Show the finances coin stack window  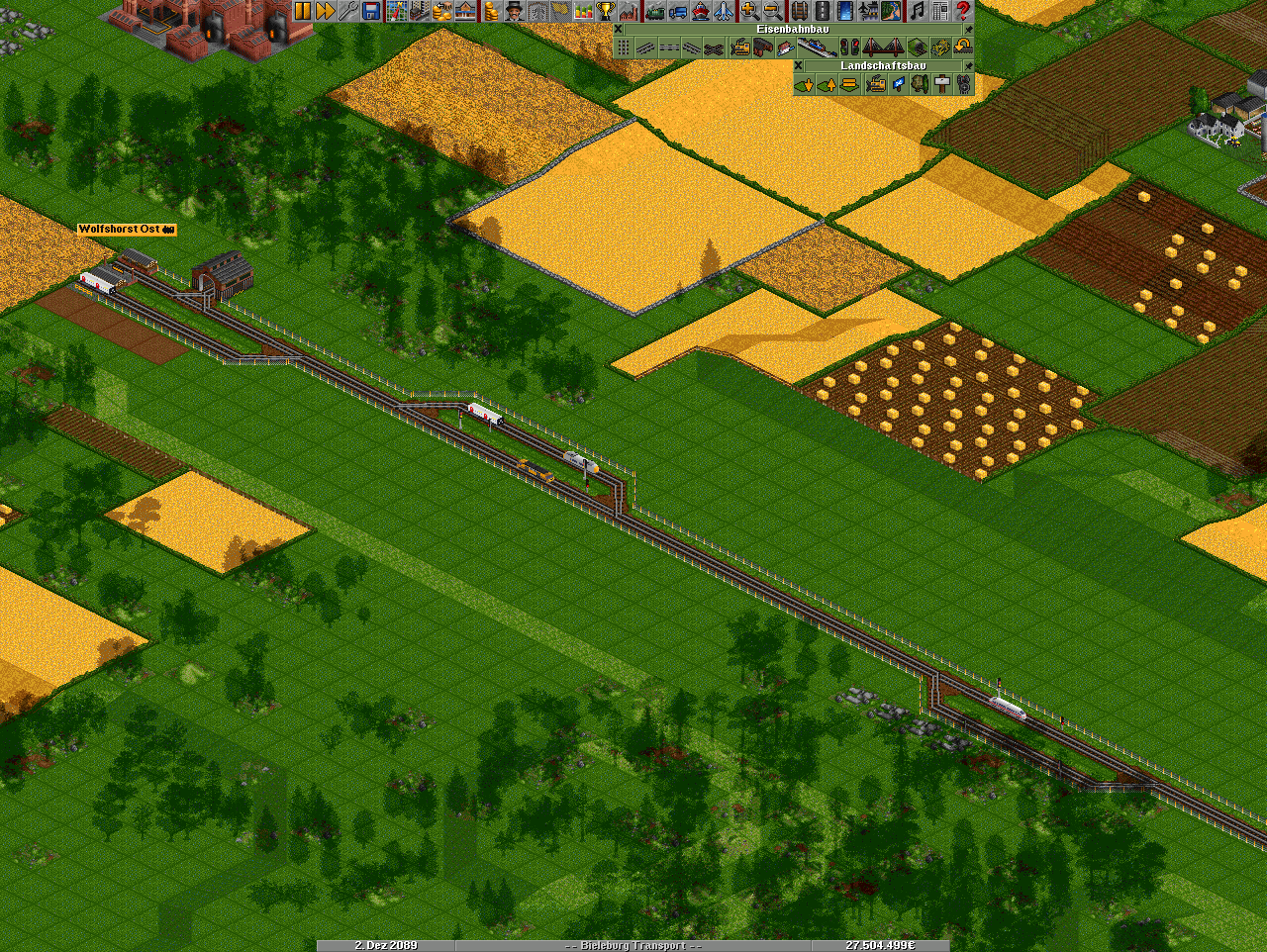(x=490, y=11)
